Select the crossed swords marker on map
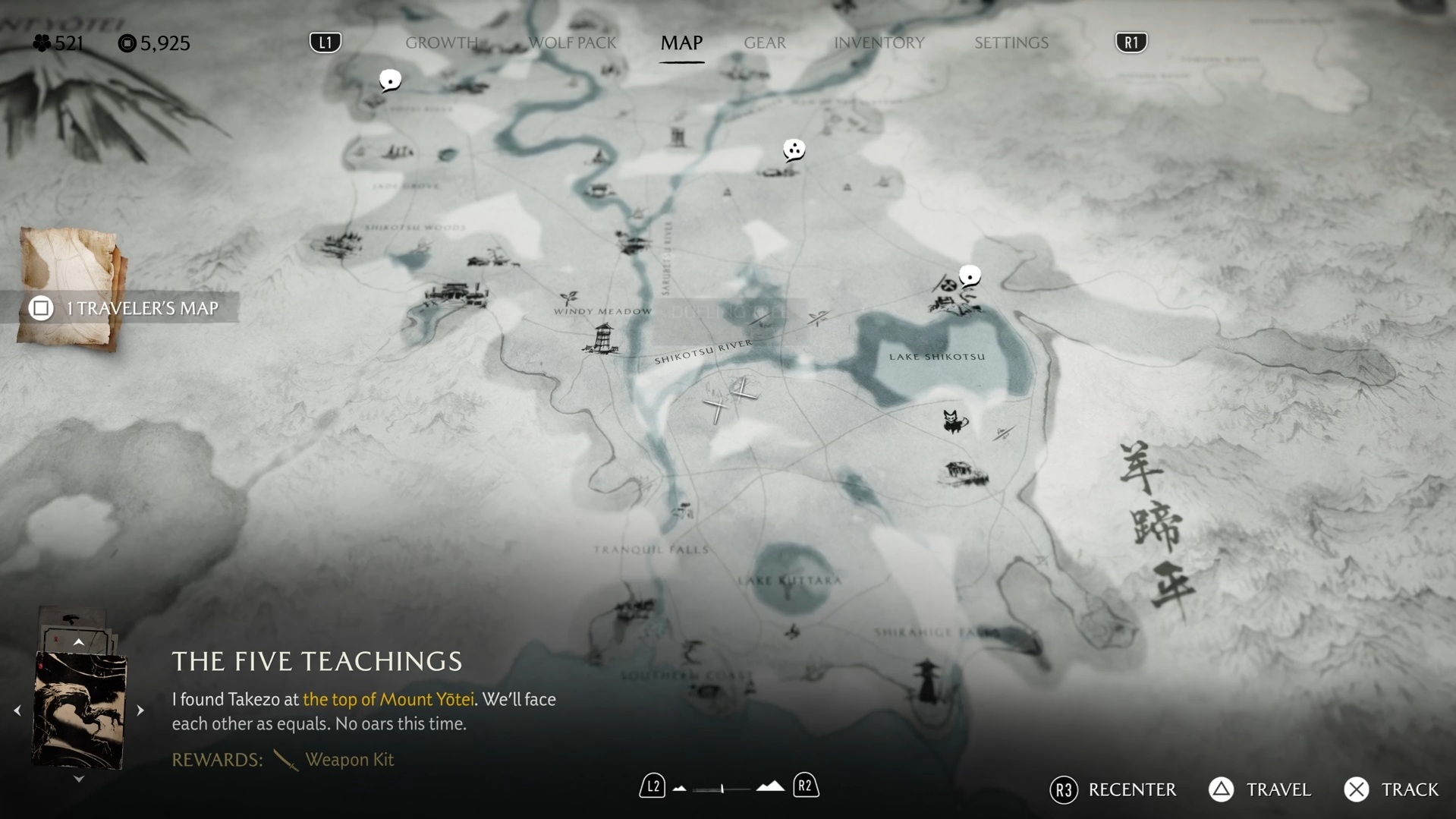 [x=729, y=399]
